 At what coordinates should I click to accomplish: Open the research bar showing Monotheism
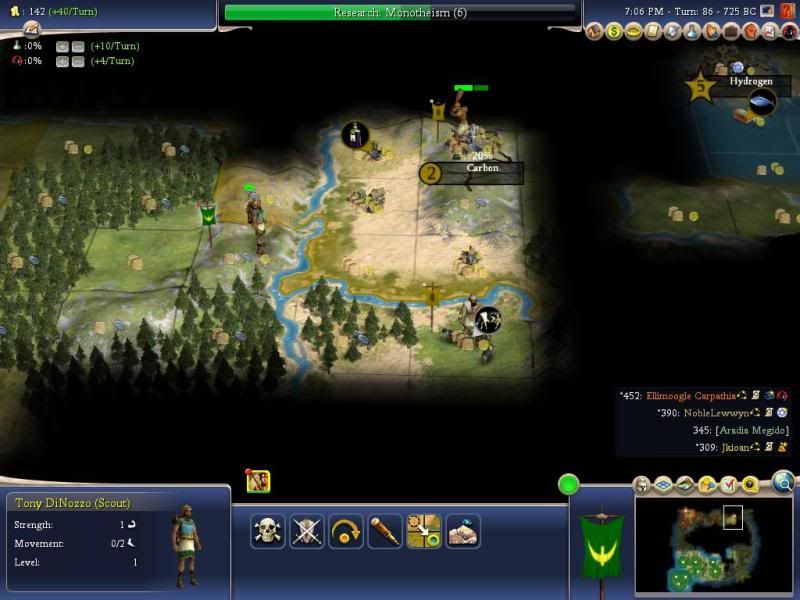tap(400, 13)
